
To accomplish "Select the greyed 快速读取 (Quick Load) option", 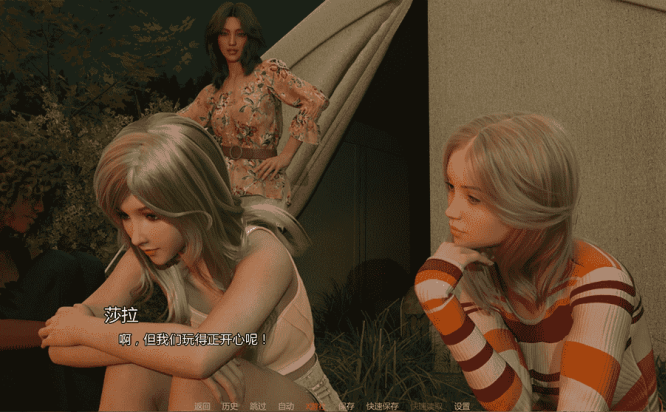I will tap(424, 406).
